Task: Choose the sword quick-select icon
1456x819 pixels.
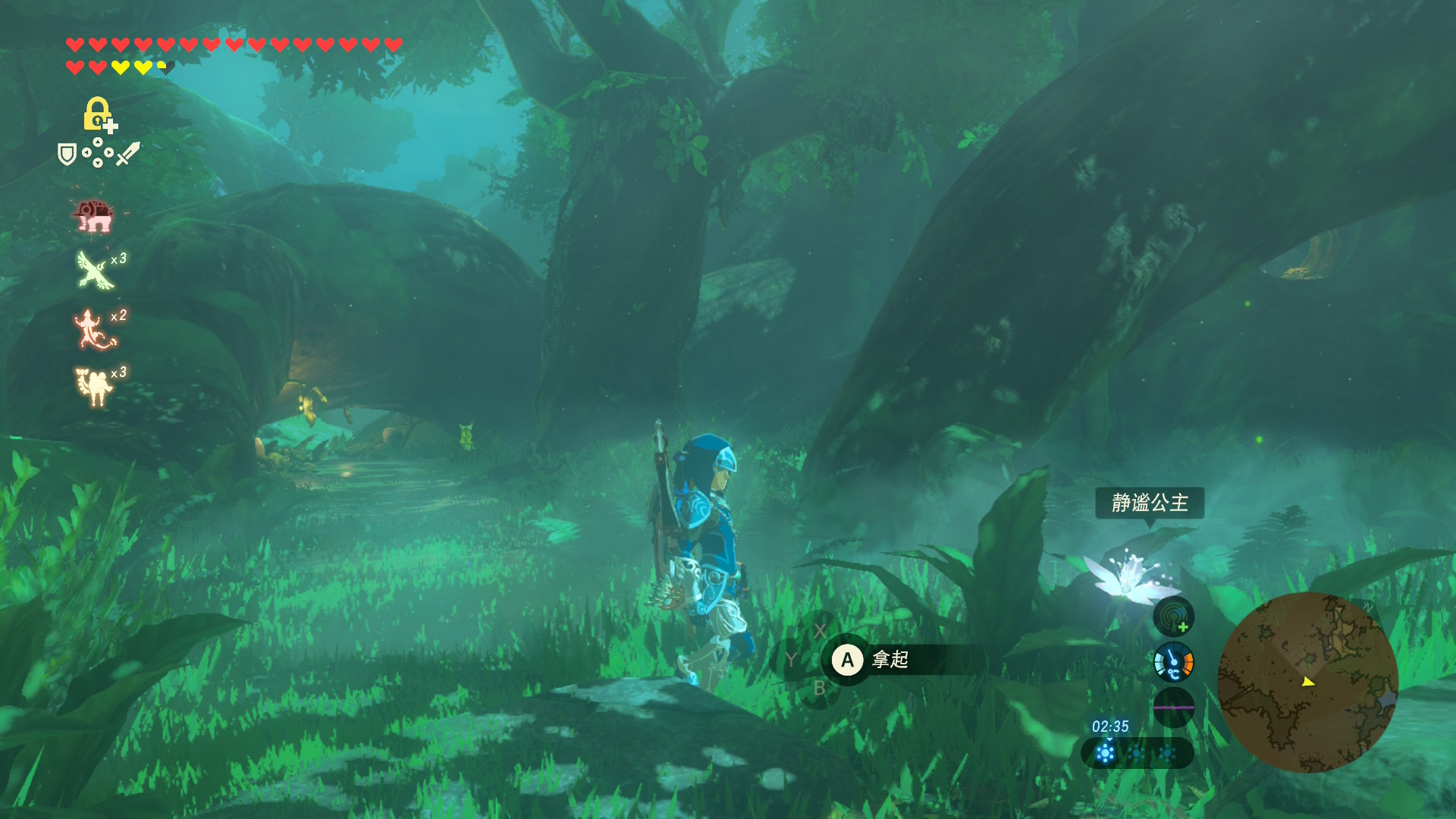Action: click(127, 154)
